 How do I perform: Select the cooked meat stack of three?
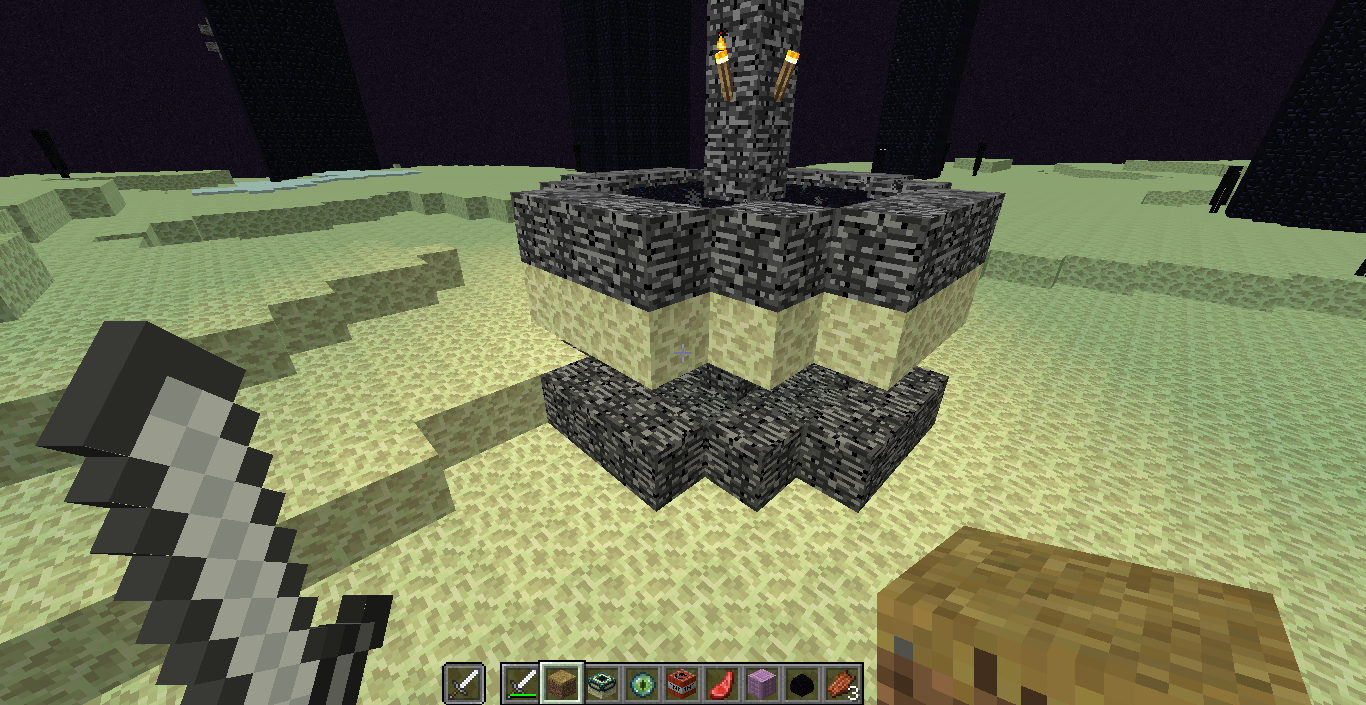point(842,684)
